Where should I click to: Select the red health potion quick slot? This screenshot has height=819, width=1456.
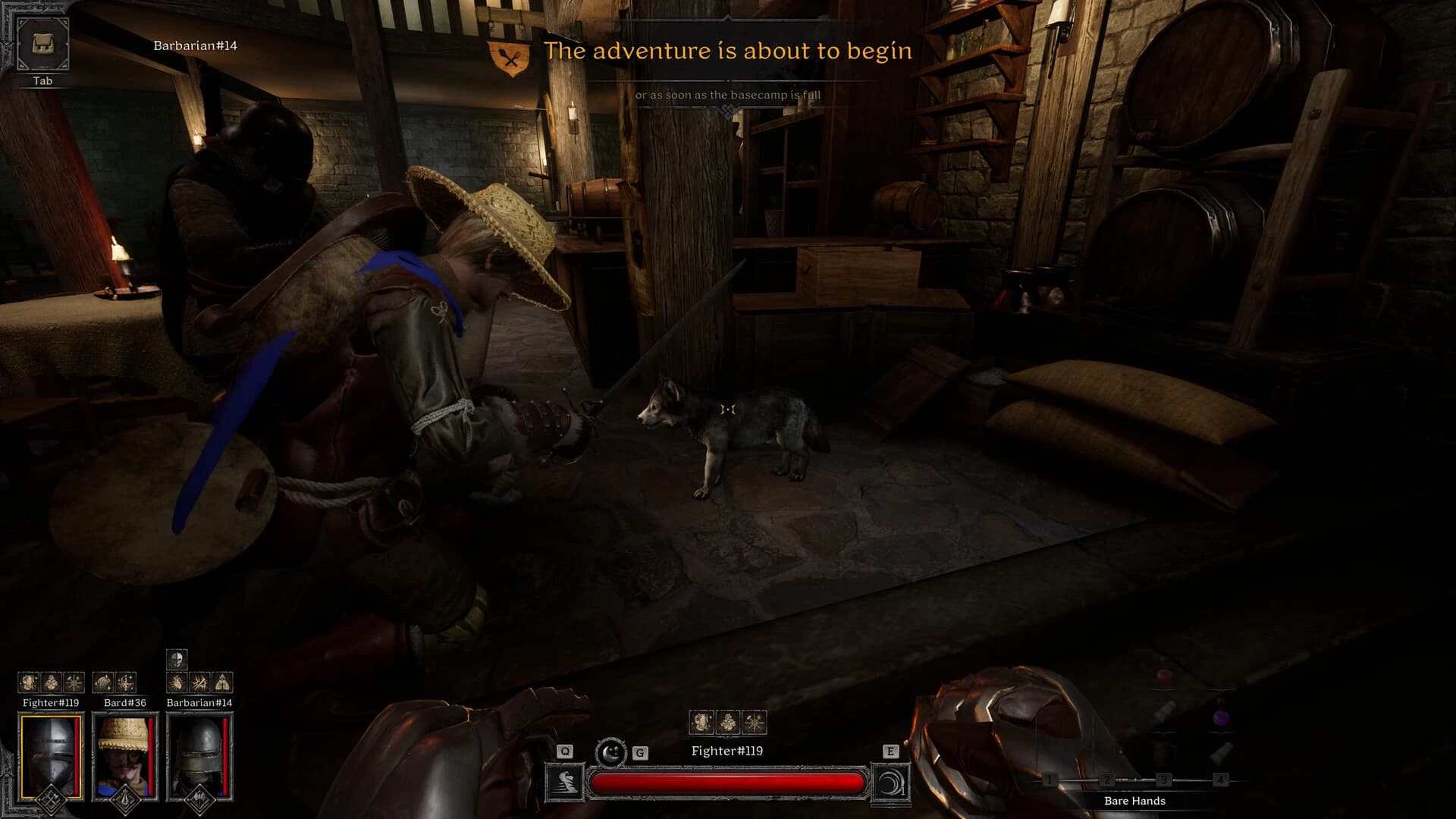[1163, 678]
